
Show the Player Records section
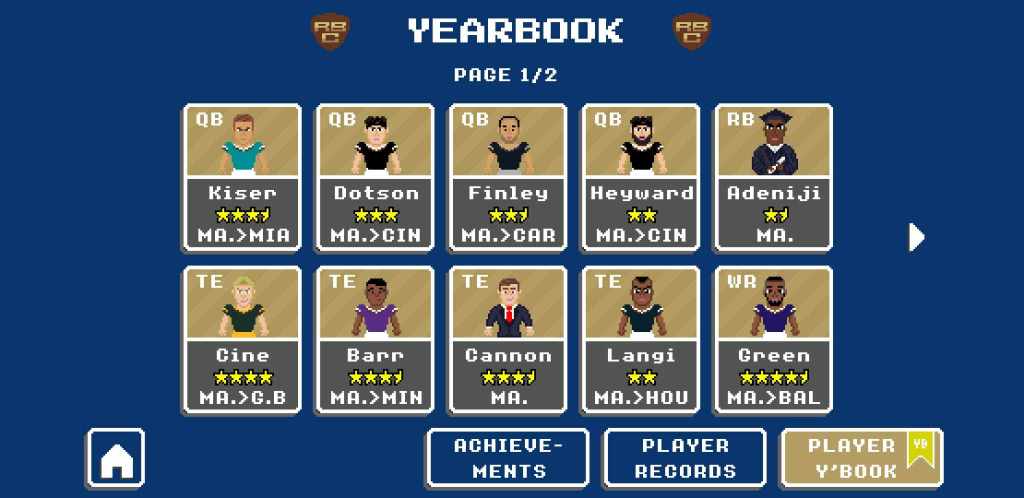685,458
